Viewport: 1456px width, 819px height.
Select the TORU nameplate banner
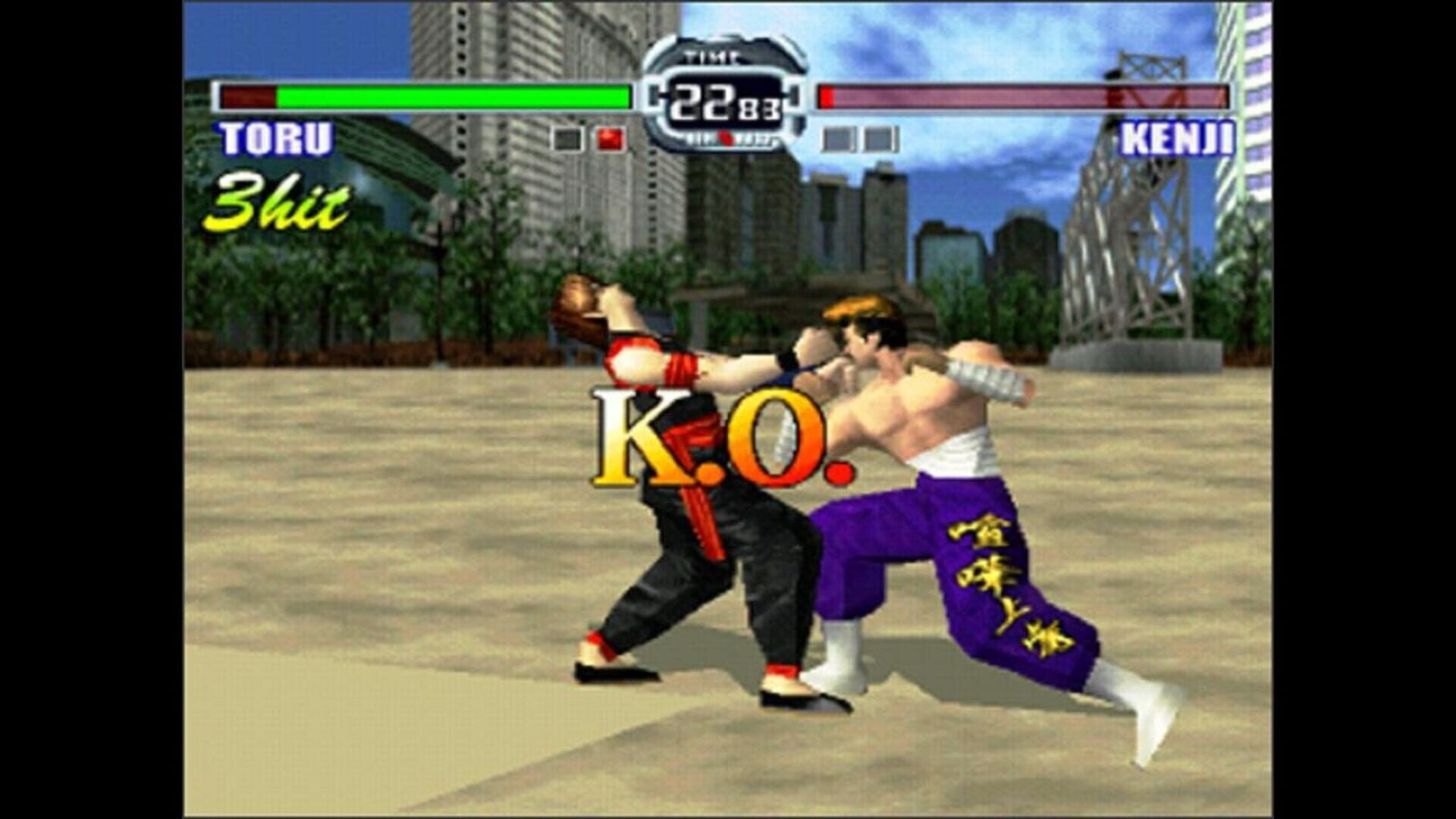coord(277,140)
